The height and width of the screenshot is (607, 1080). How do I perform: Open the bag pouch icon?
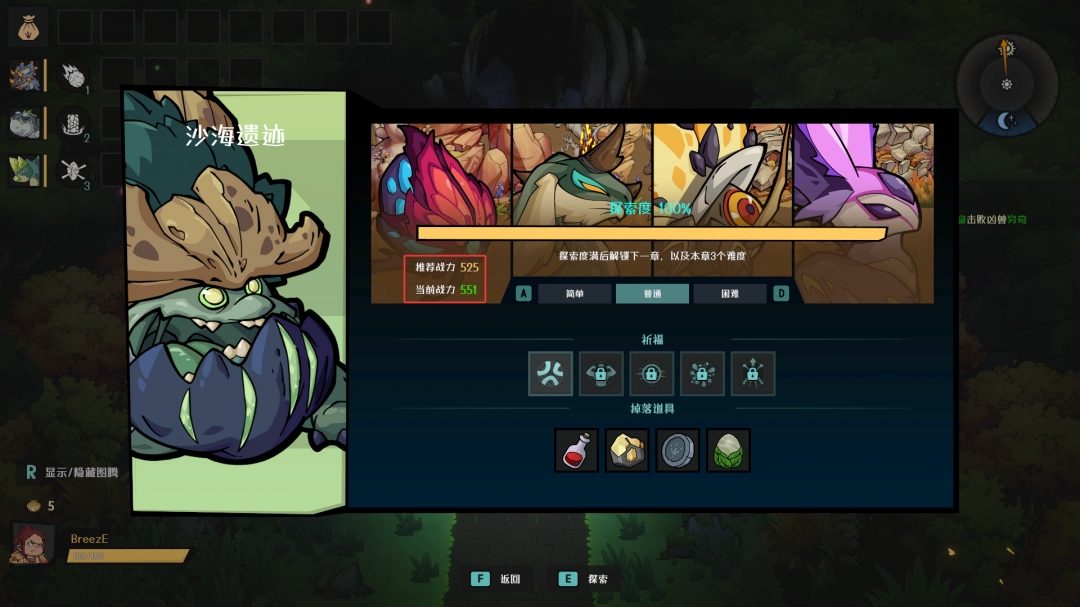pyautogui.click(x=28, y=26)
